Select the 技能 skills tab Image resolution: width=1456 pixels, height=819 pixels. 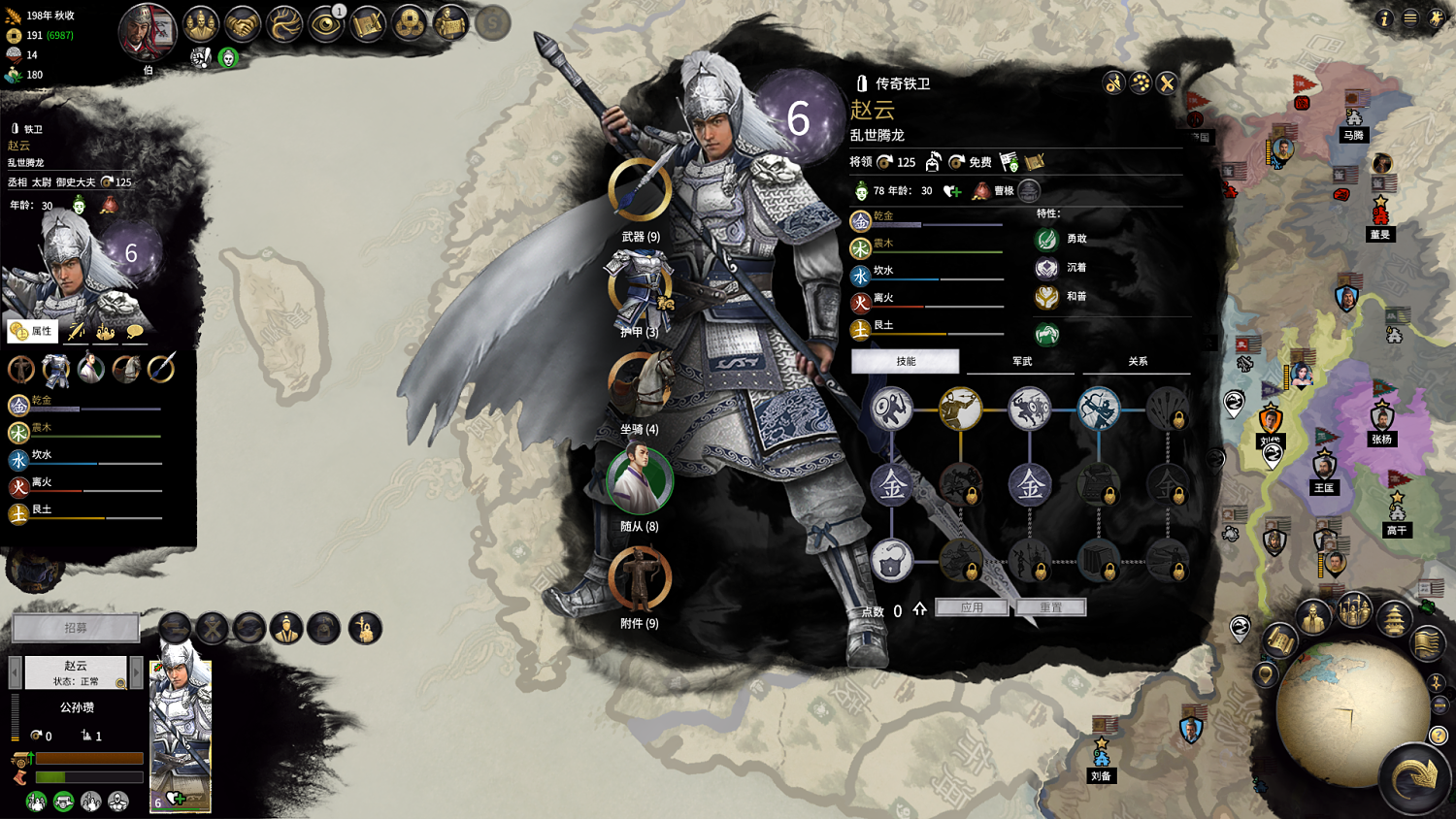click(906, 361)
